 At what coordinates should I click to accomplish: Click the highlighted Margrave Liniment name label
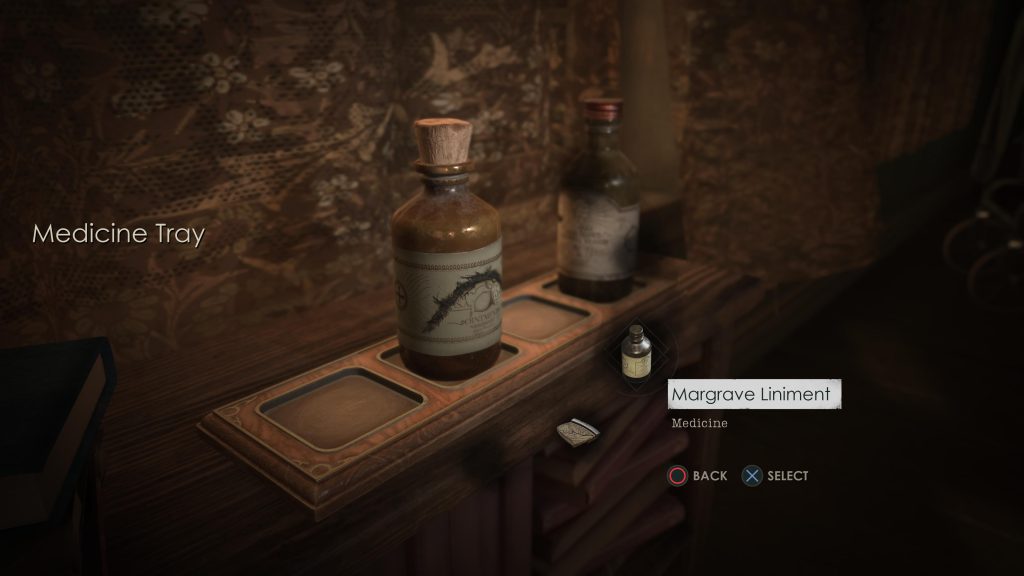[x=751, y=394]
